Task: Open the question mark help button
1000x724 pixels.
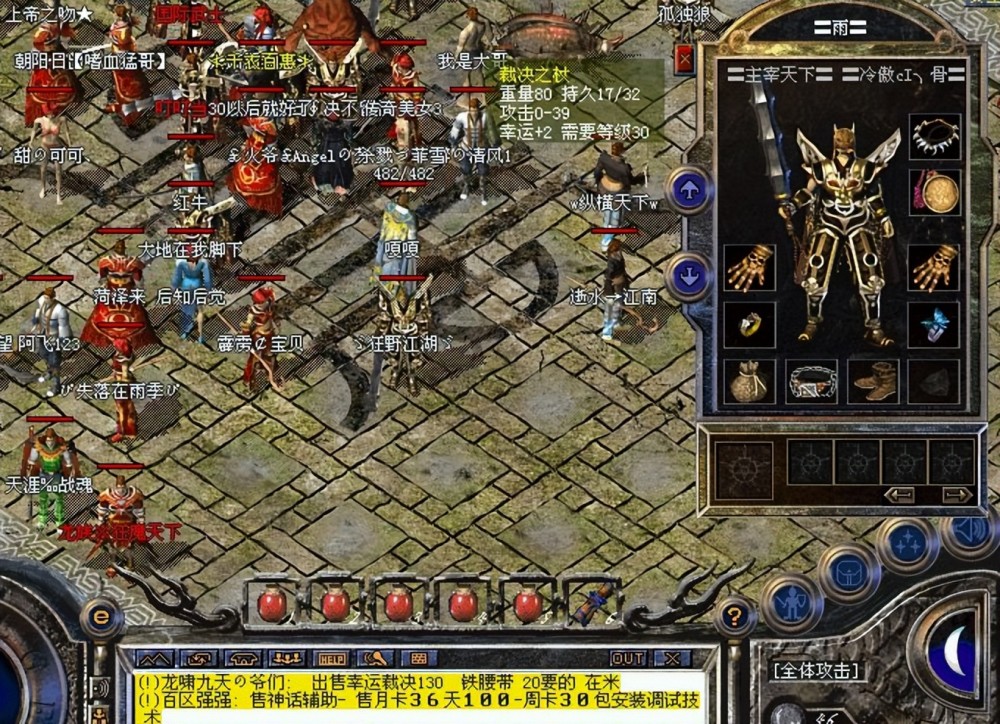Action: [x=734, y=617]
